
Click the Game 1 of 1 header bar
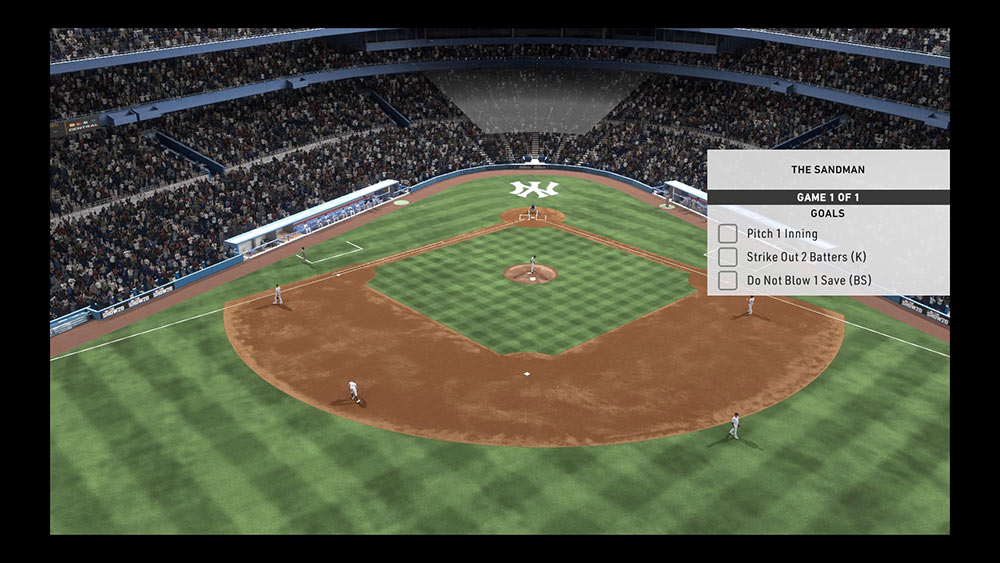(x=827, y=197)
